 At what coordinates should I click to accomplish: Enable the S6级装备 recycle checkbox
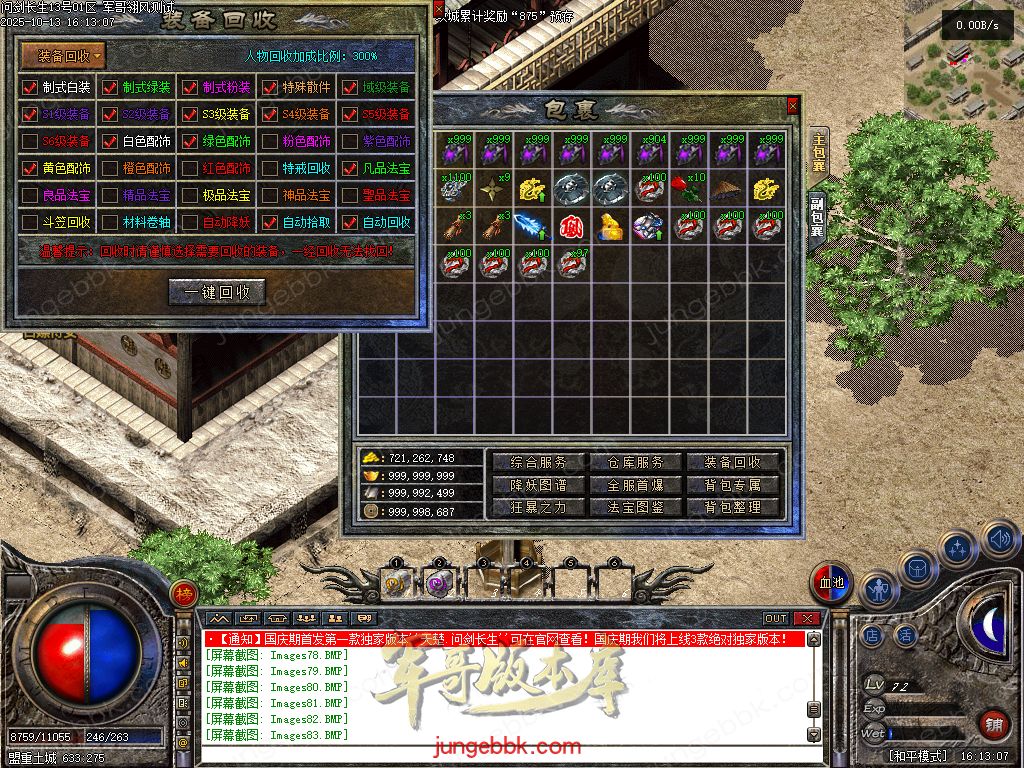click(x=30, y=141)
